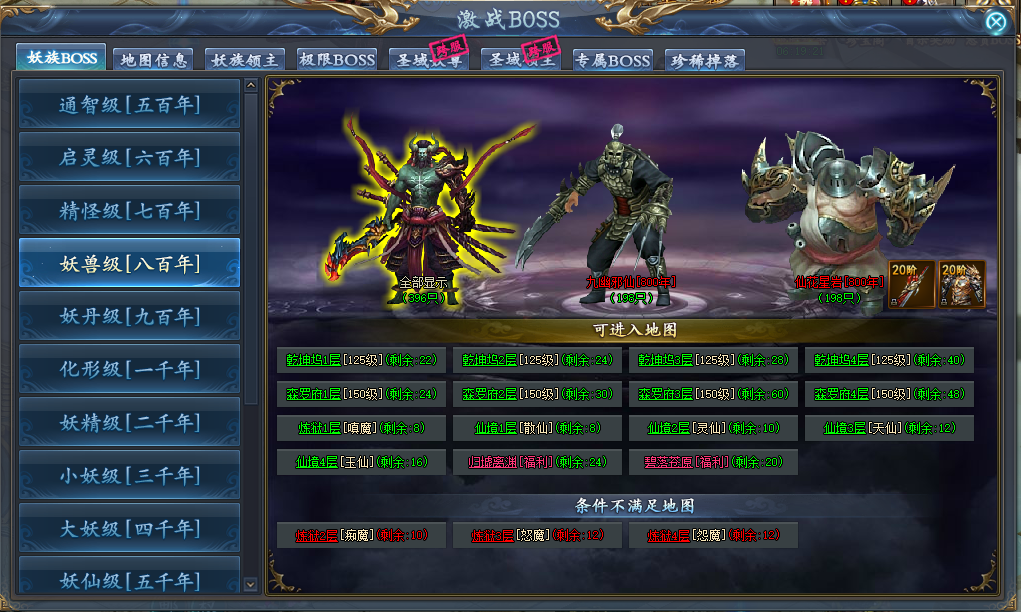
Task: Select the 精怪级[七百年] tier
Action: (129, 210)
